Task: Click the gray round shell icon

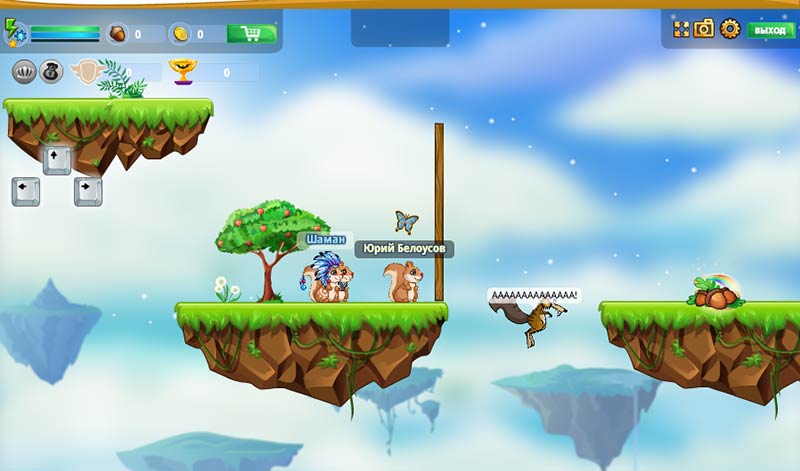Action: (24, 72)
